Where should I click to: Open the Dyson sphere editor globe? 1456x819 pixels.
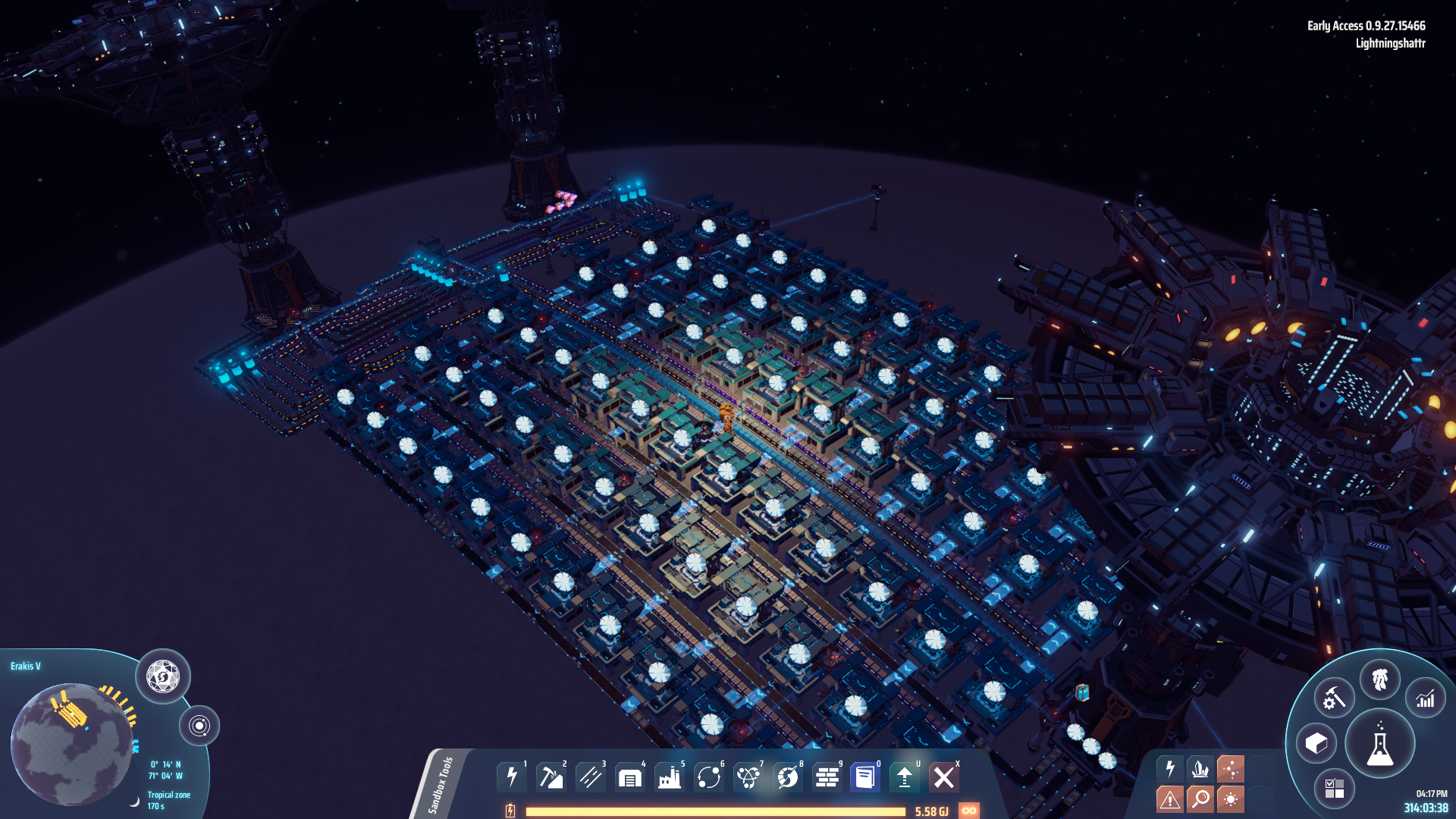point(163,676)
